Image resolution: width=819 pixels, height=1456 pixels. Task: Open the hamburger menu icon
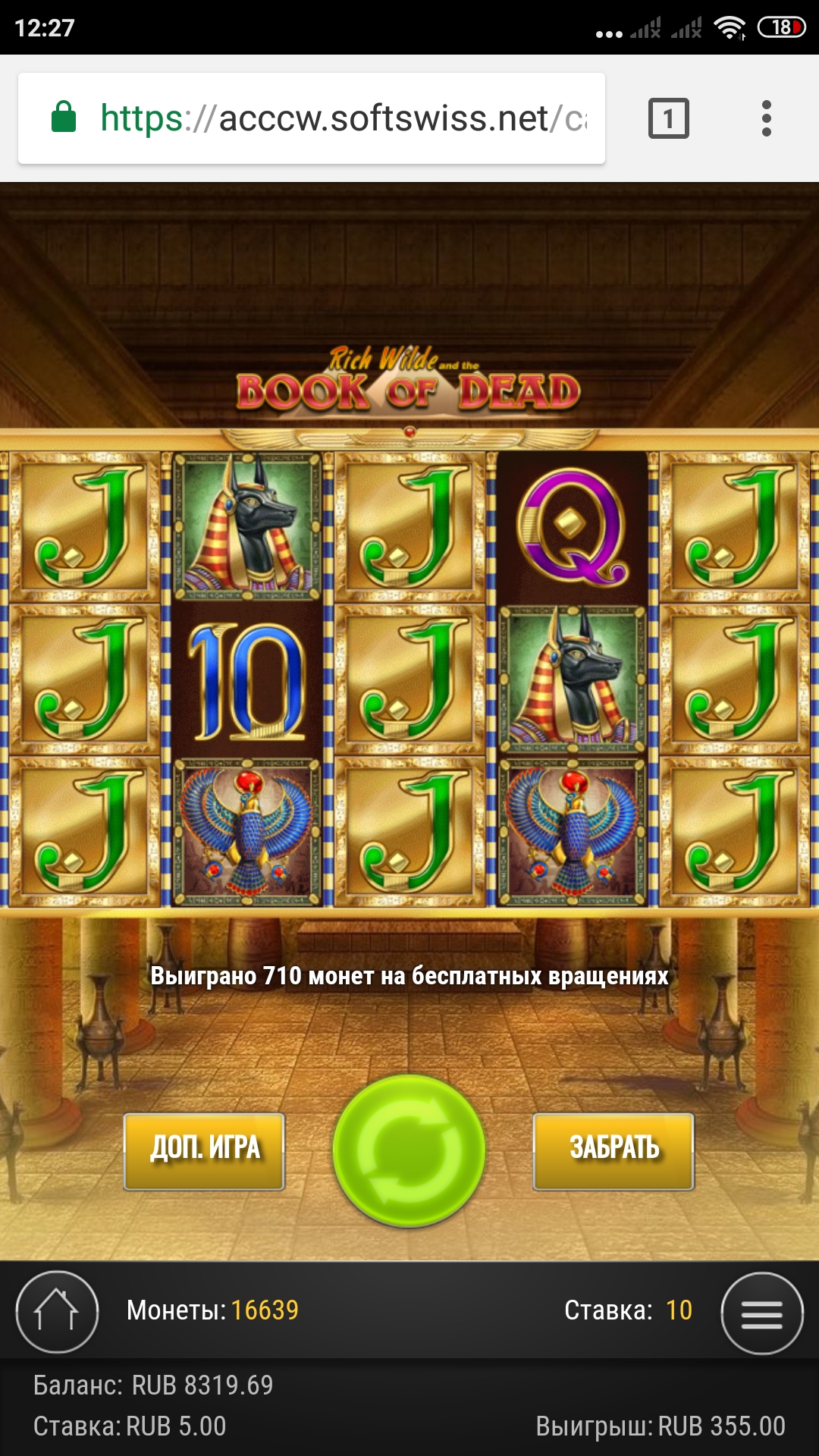[x=761, y=1313]
